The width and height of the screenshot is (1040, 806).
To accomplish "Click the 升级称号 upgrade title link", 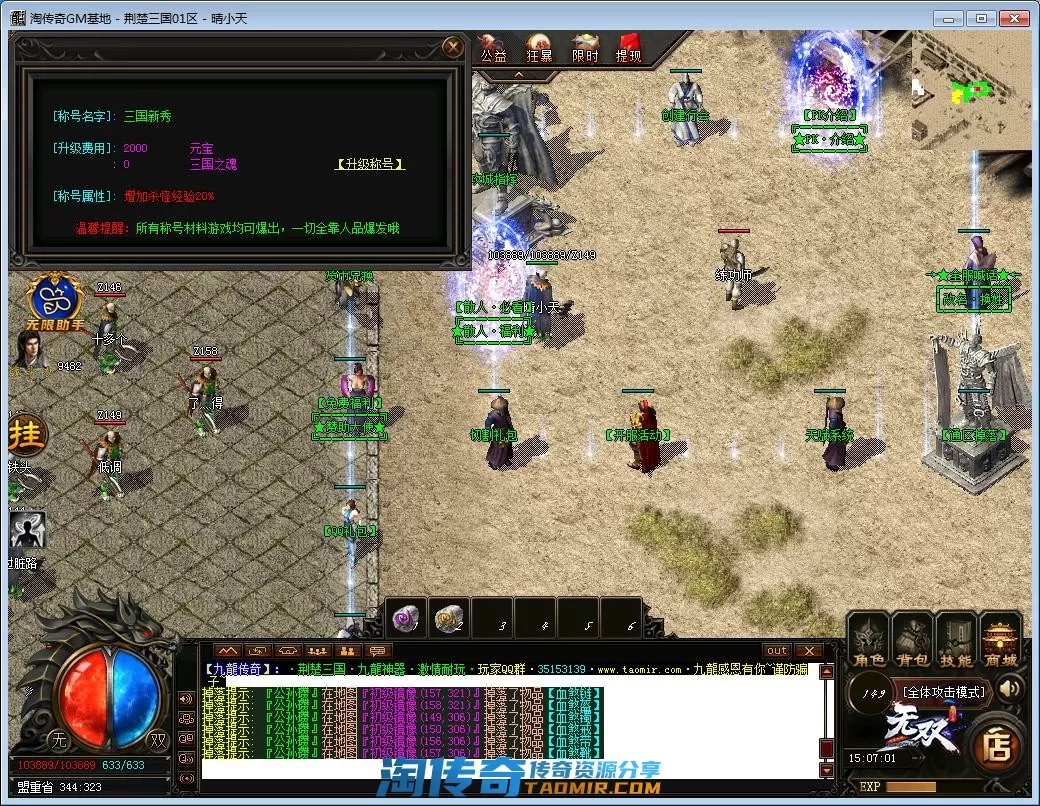I will pyautogui.click(x=370, y=164).
